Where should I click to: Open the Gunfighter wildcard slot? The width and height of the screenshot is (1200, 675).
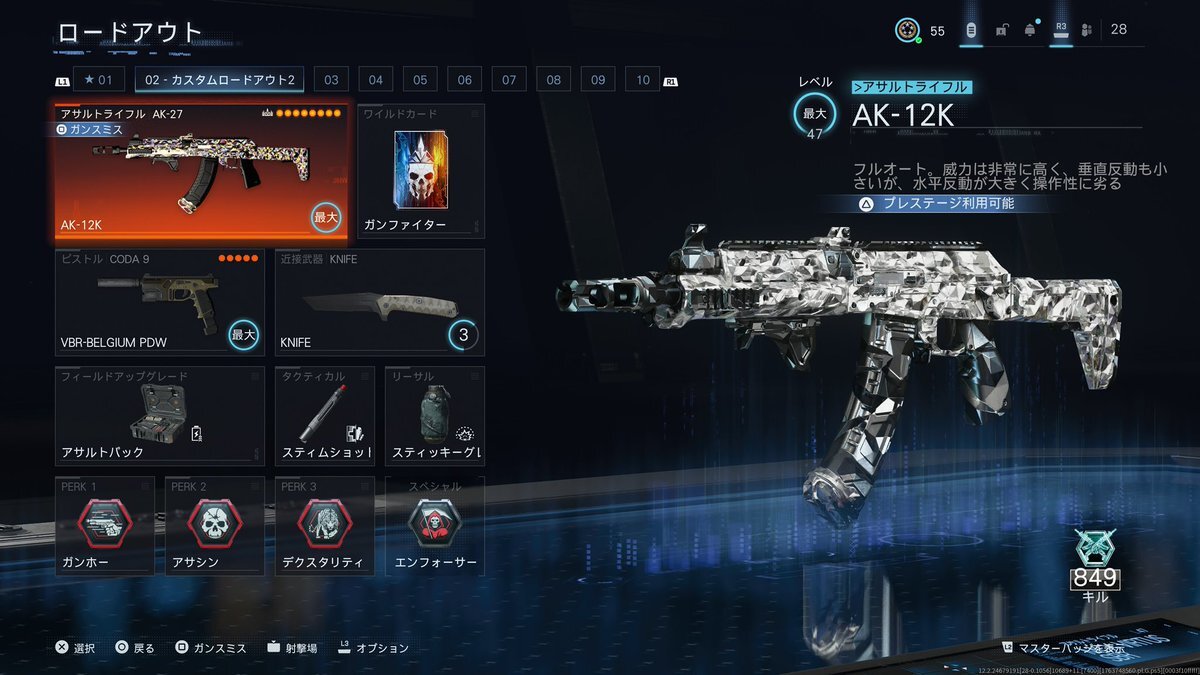[x=420, y=172]
